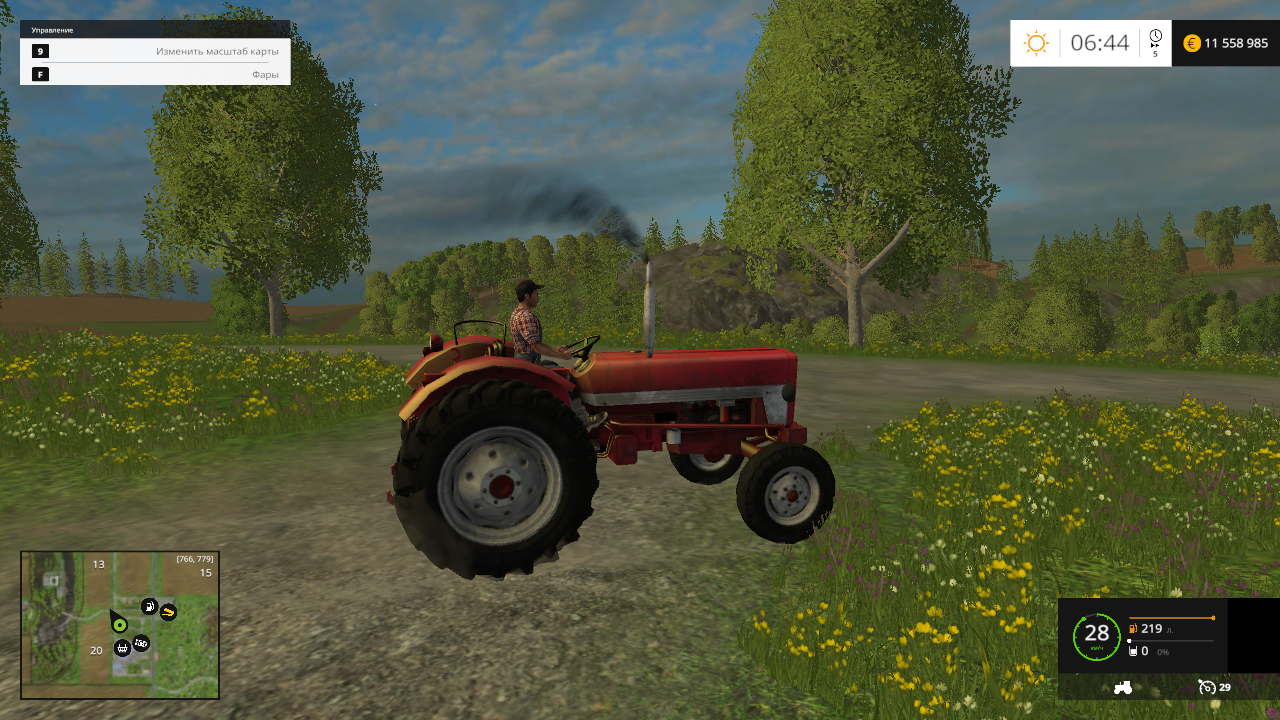Image resolution: width=1280 pixels, height=720 pixels.
Task: Expand the Управление help panel header
Action: (x=52, y=29)
